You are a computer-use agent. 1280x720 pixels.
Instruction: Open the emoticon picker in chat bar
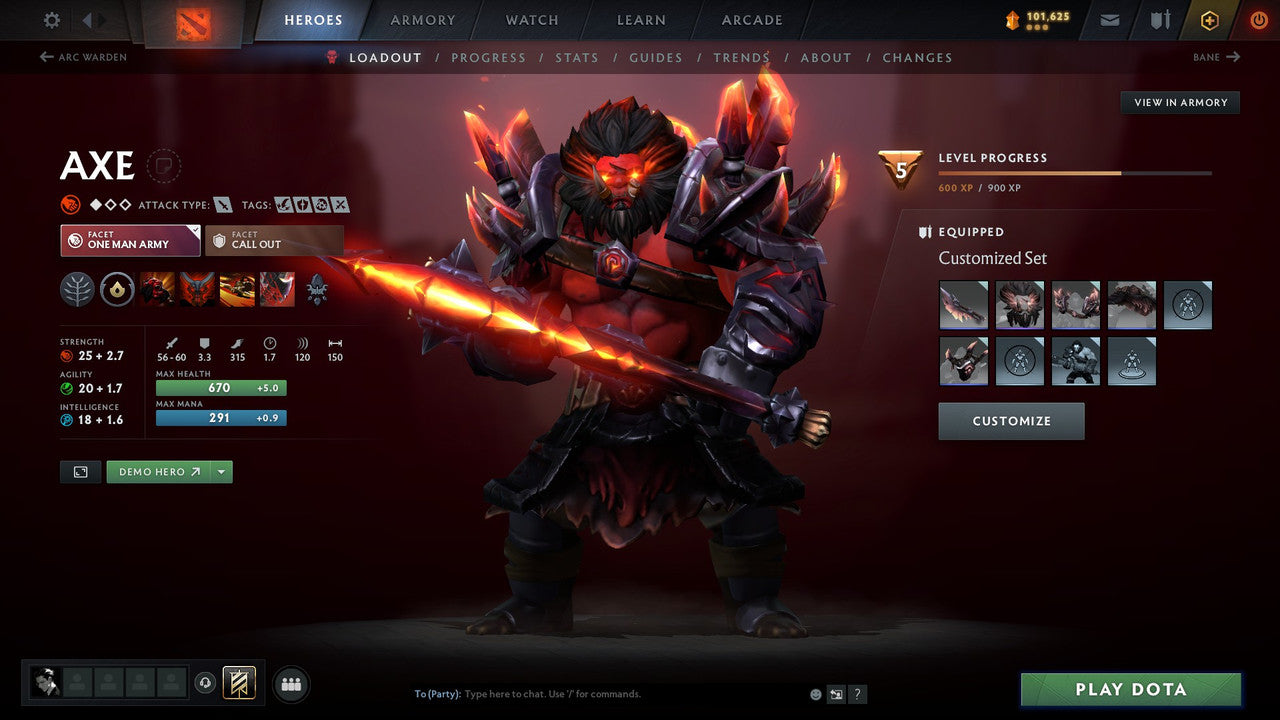(x=815, y=693)
